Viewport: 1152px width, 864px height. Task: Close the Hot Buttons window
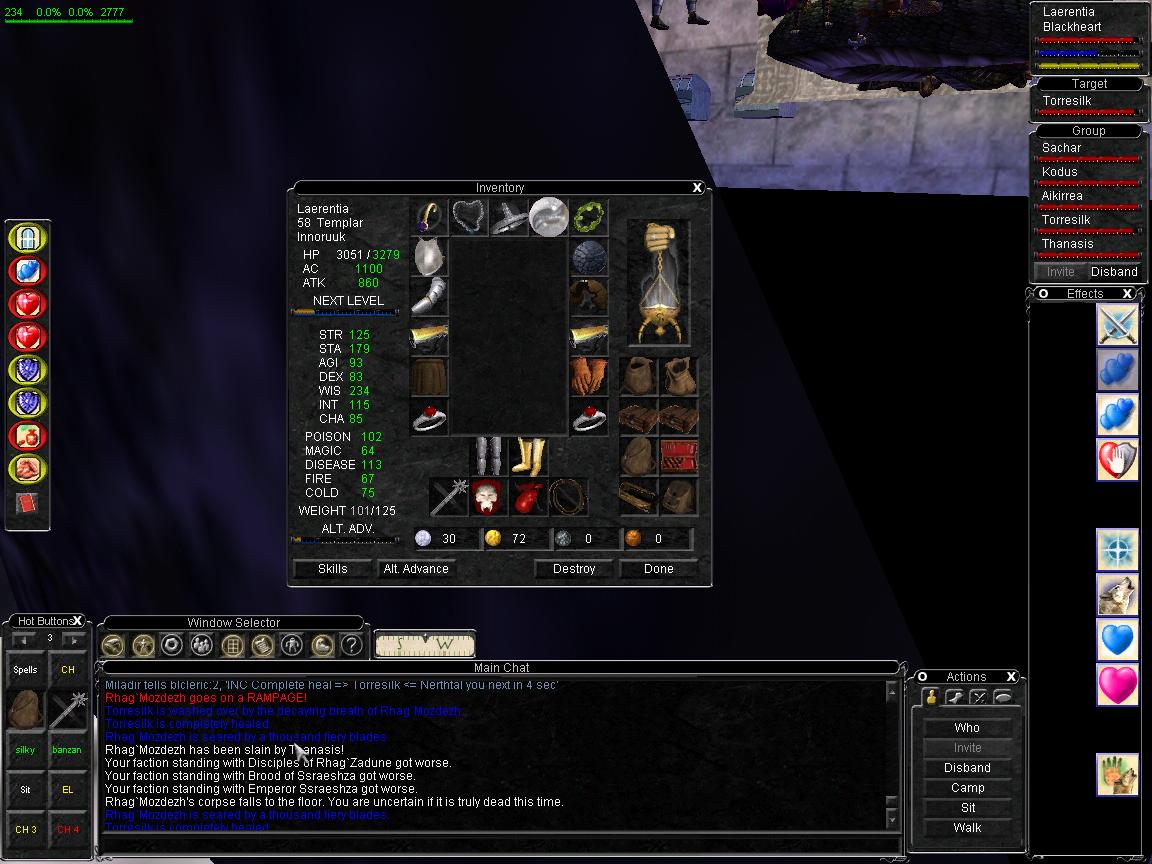click(x=78, y=621)
